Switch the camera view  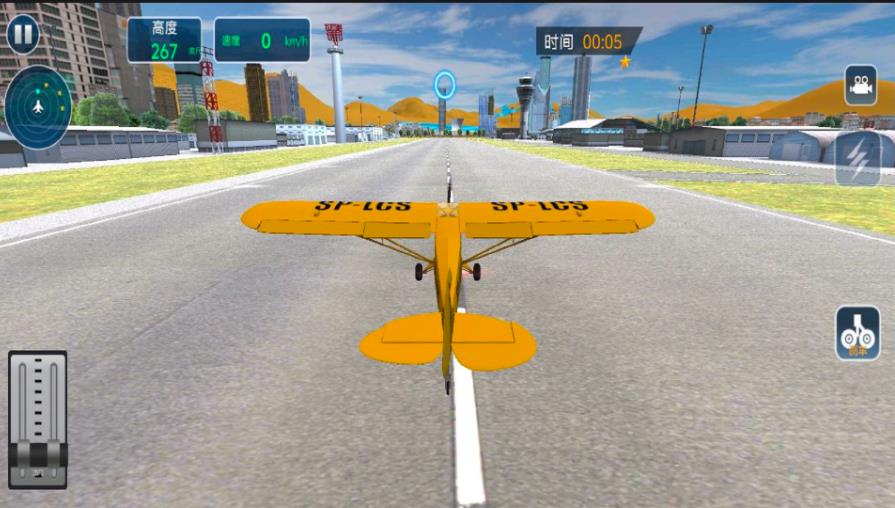(860, 86)
